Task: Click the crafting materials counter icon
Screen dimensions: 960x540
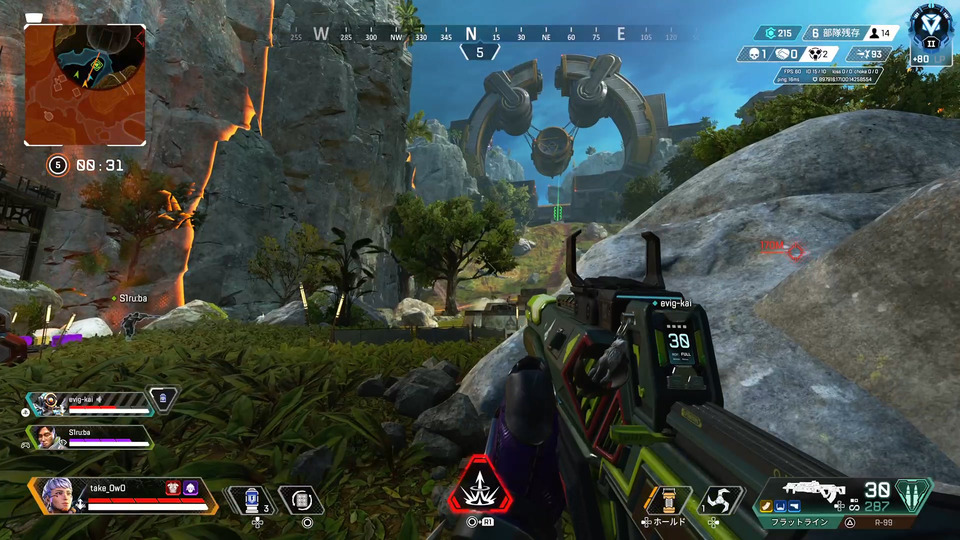Action: coord(765,33)
